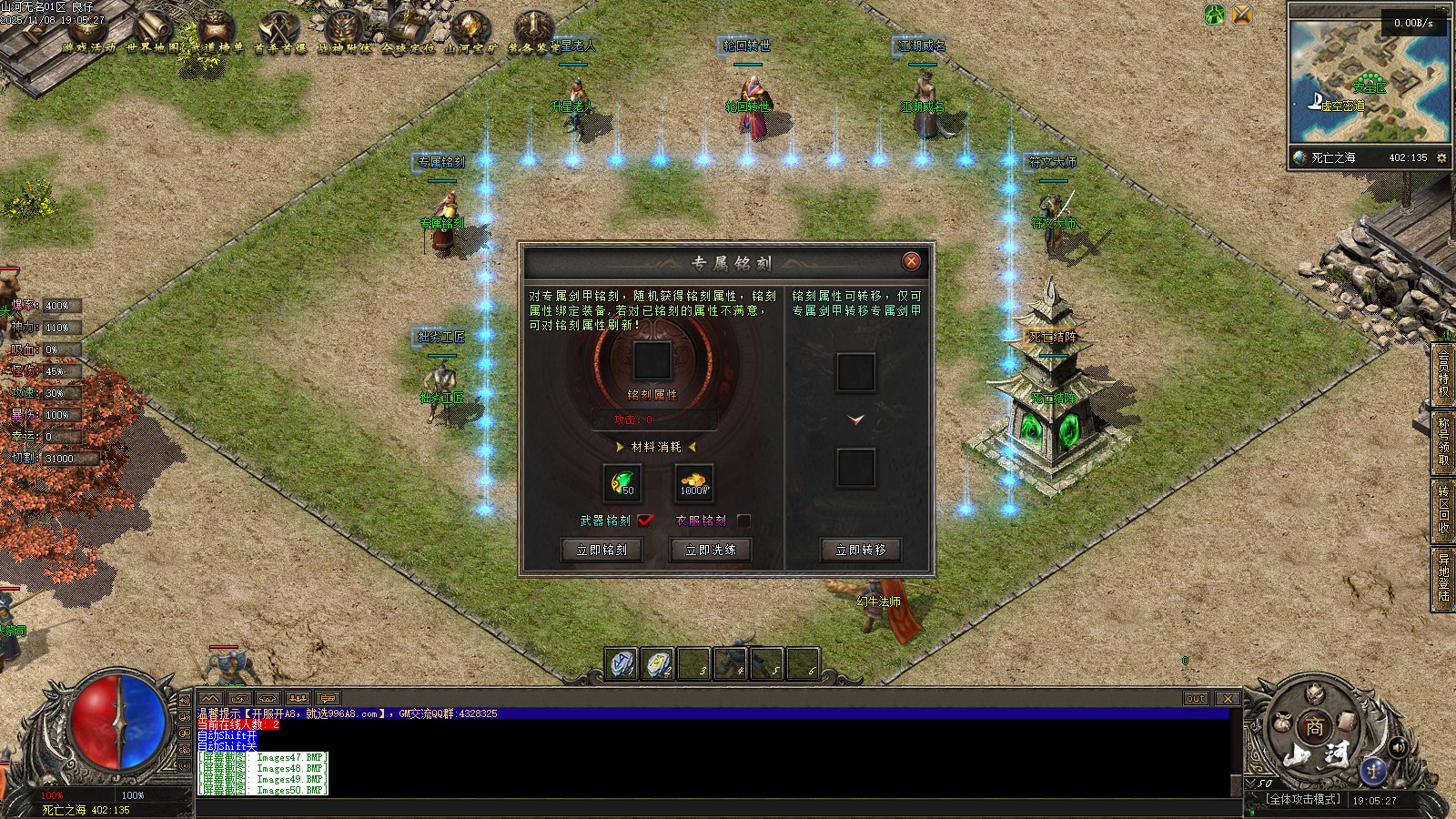Screen dimensions: 1456x819
Task: Open the 称号领取 title claim panel
Action: [1443, 441]
